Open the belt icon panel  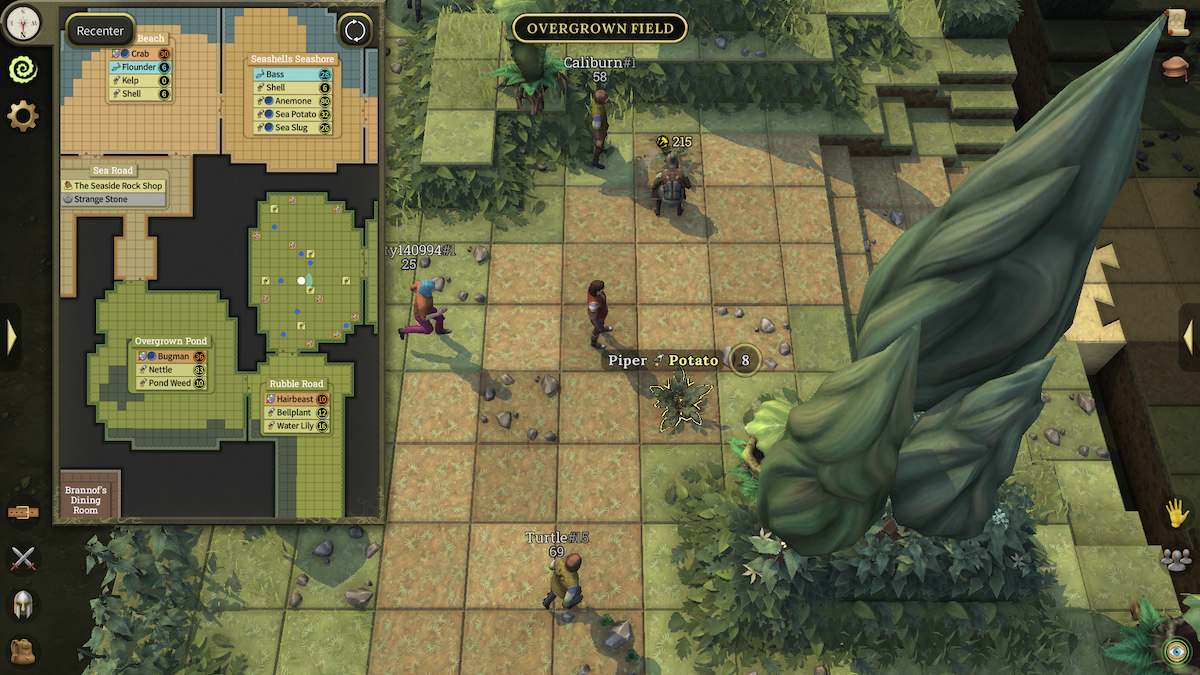pyautogui.click(x=22, y=513)
